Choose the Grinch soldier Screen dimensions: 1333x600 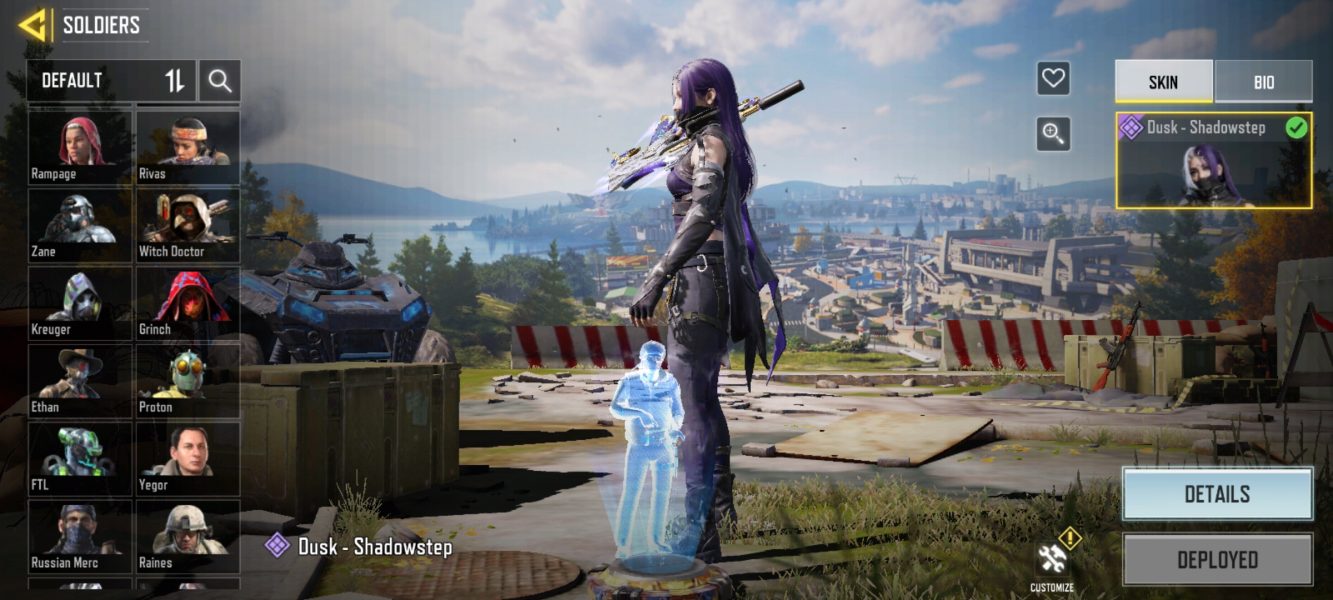click(188, 302)
